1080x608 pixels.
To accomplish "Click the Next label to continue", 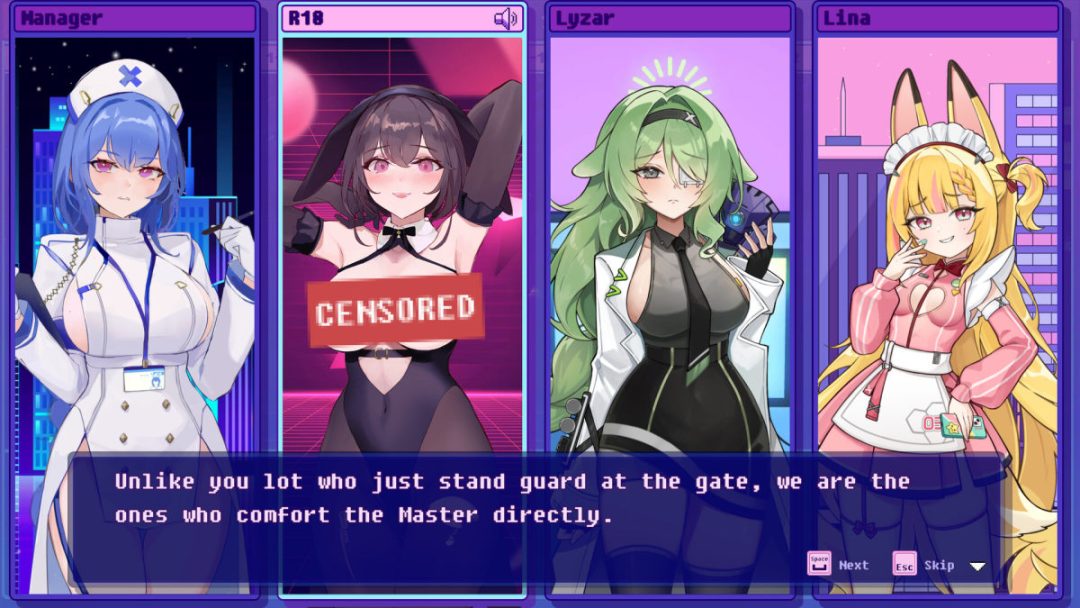I will (853, 565).
